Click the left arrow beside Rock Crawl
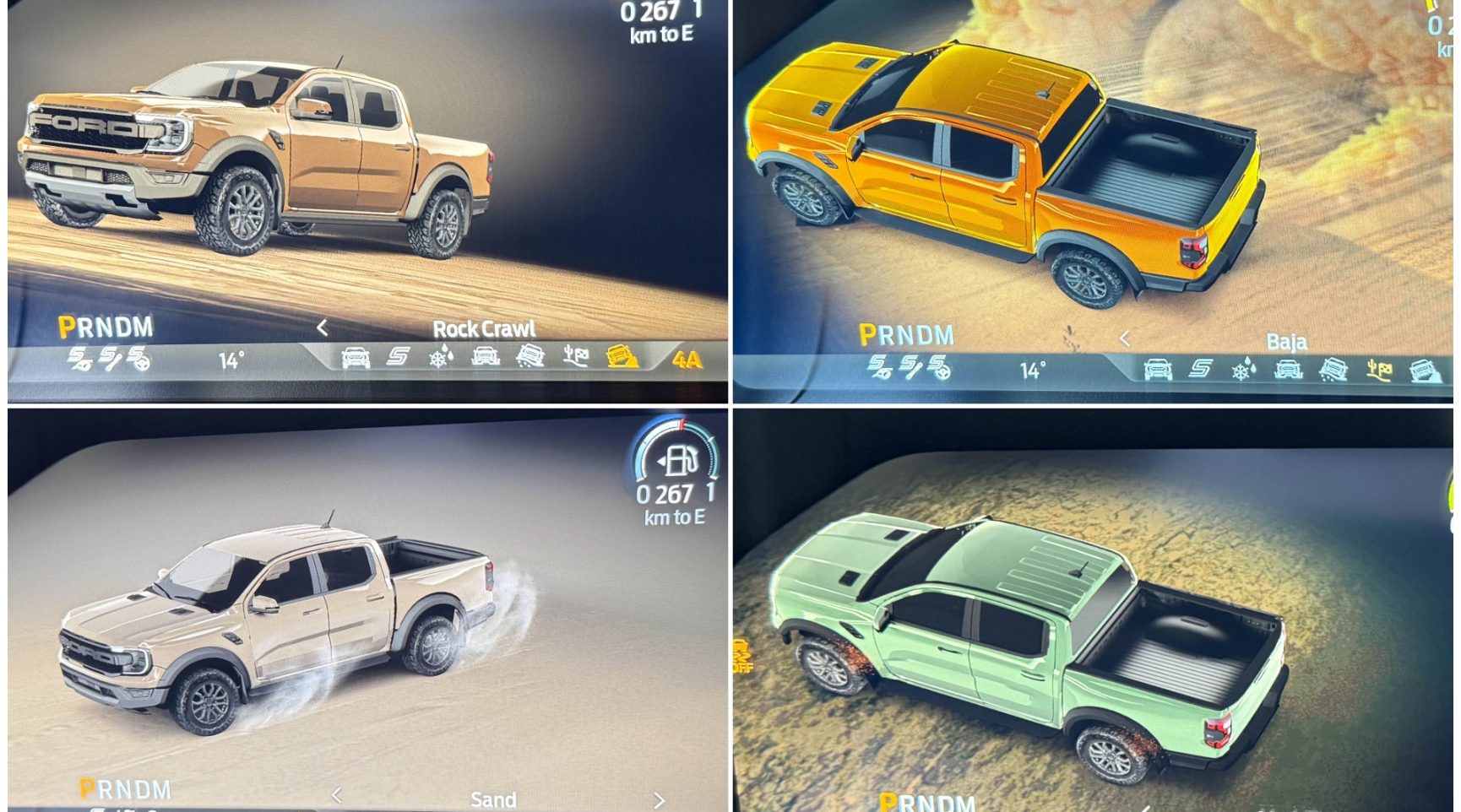The width and height of the screenshot is (1461, 812). pyautogui.click(x=323, y=328)
